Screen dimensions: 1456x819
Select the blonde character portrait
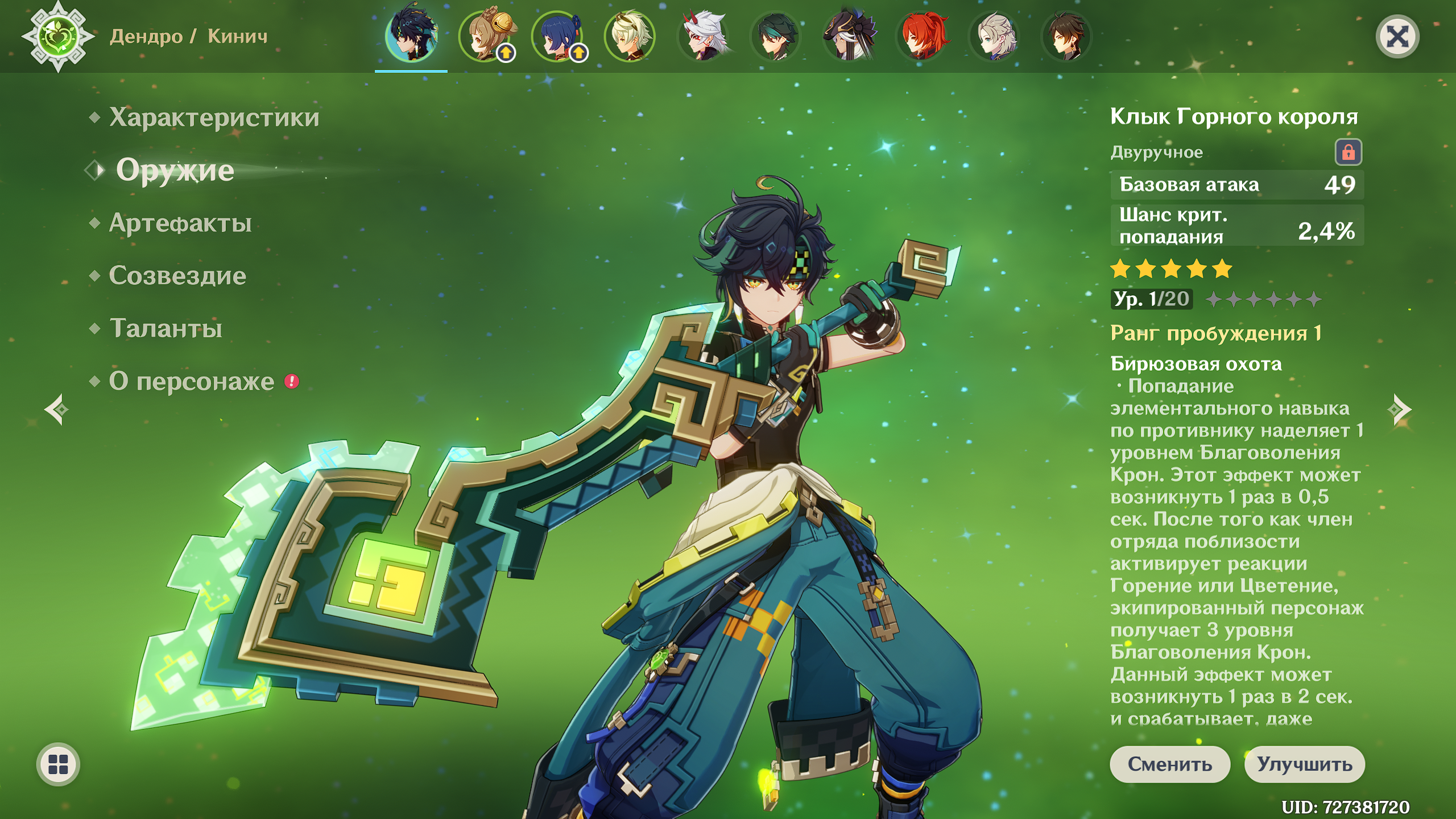[630, 36]
